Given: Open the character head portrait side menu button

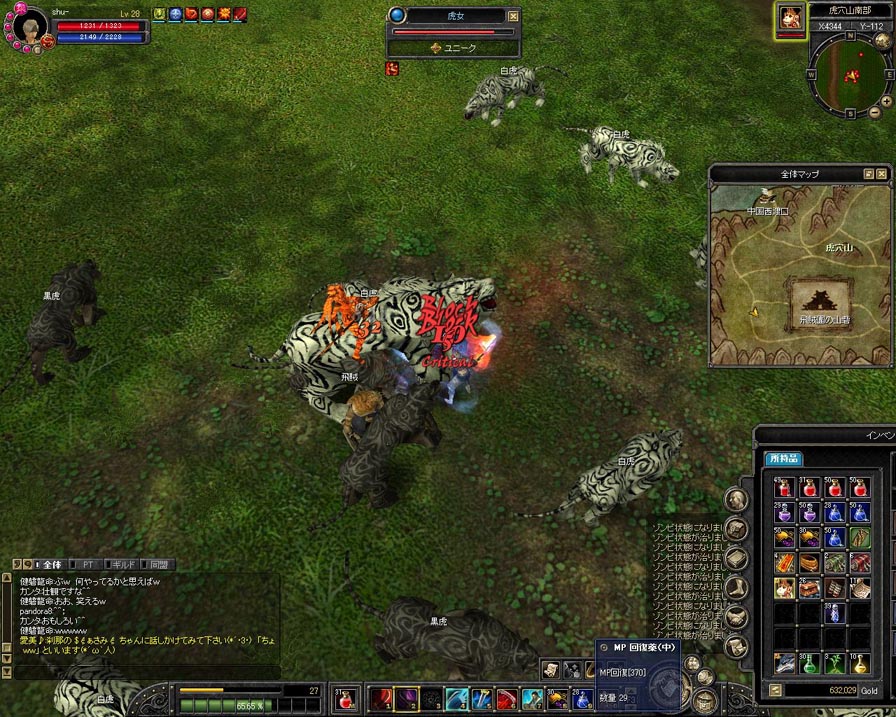Looking at the screenshot, I should (737, 499).
